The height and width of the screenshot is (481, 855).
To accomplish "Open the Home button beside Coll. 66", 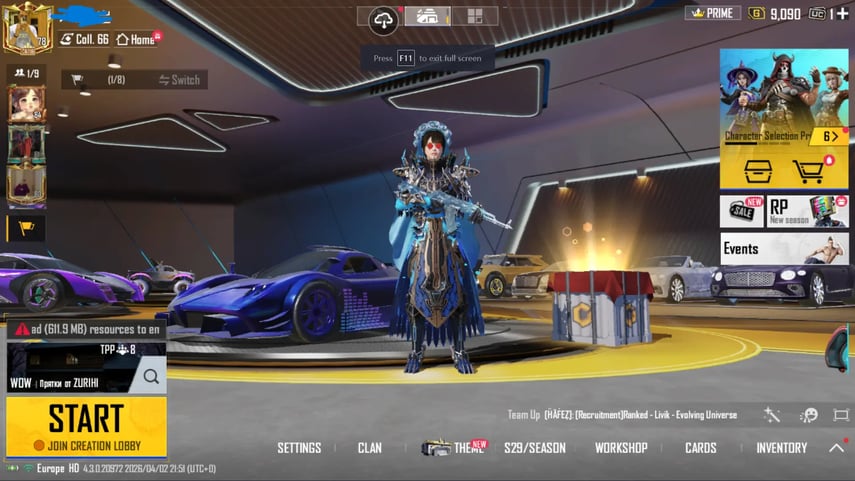I will [x=136, y=39].
